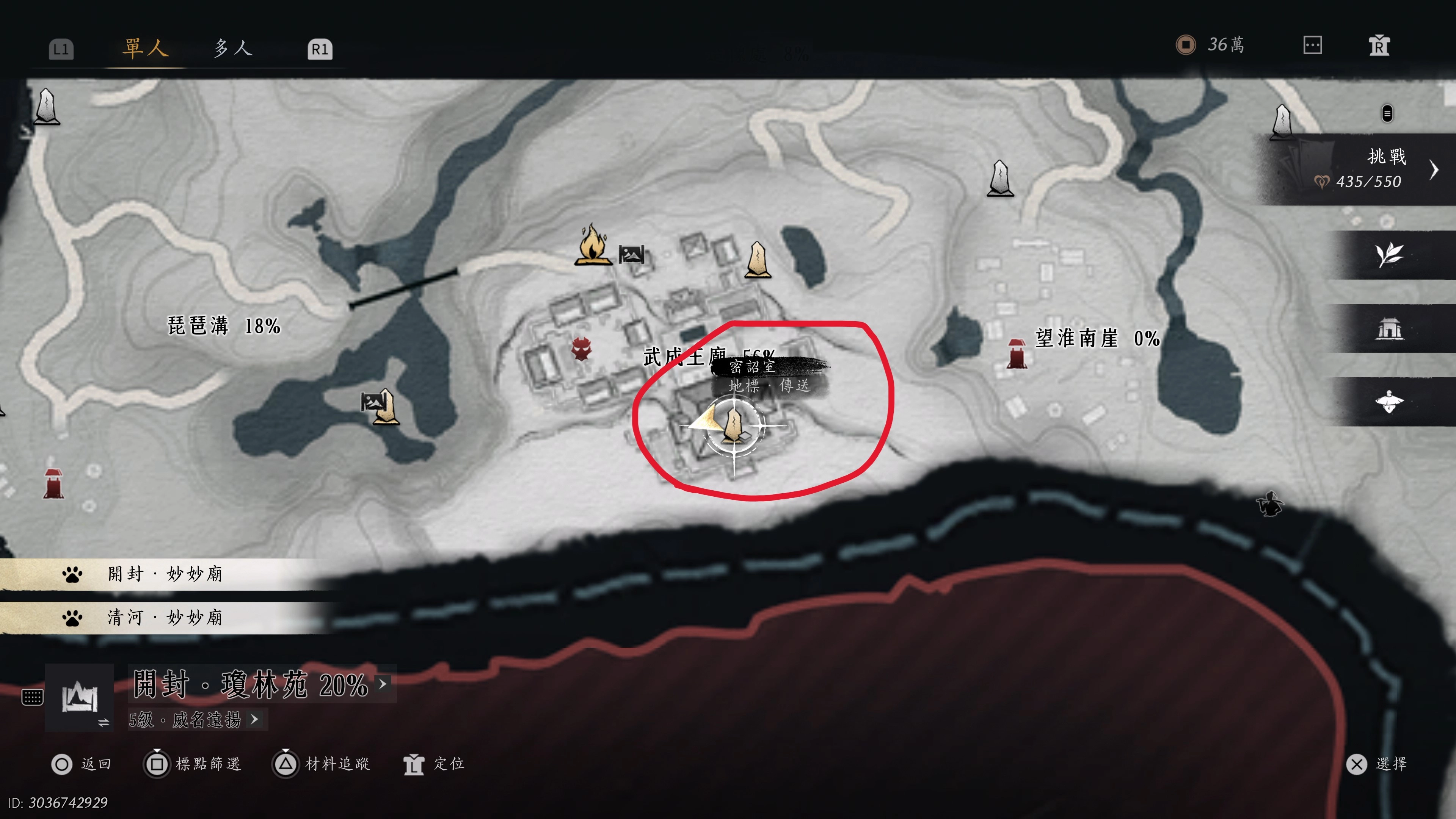Image resolution: width=1456 pixels, height=819 pixels.
Task: Switch to the 多人 tab
Action: click(233, 48)
